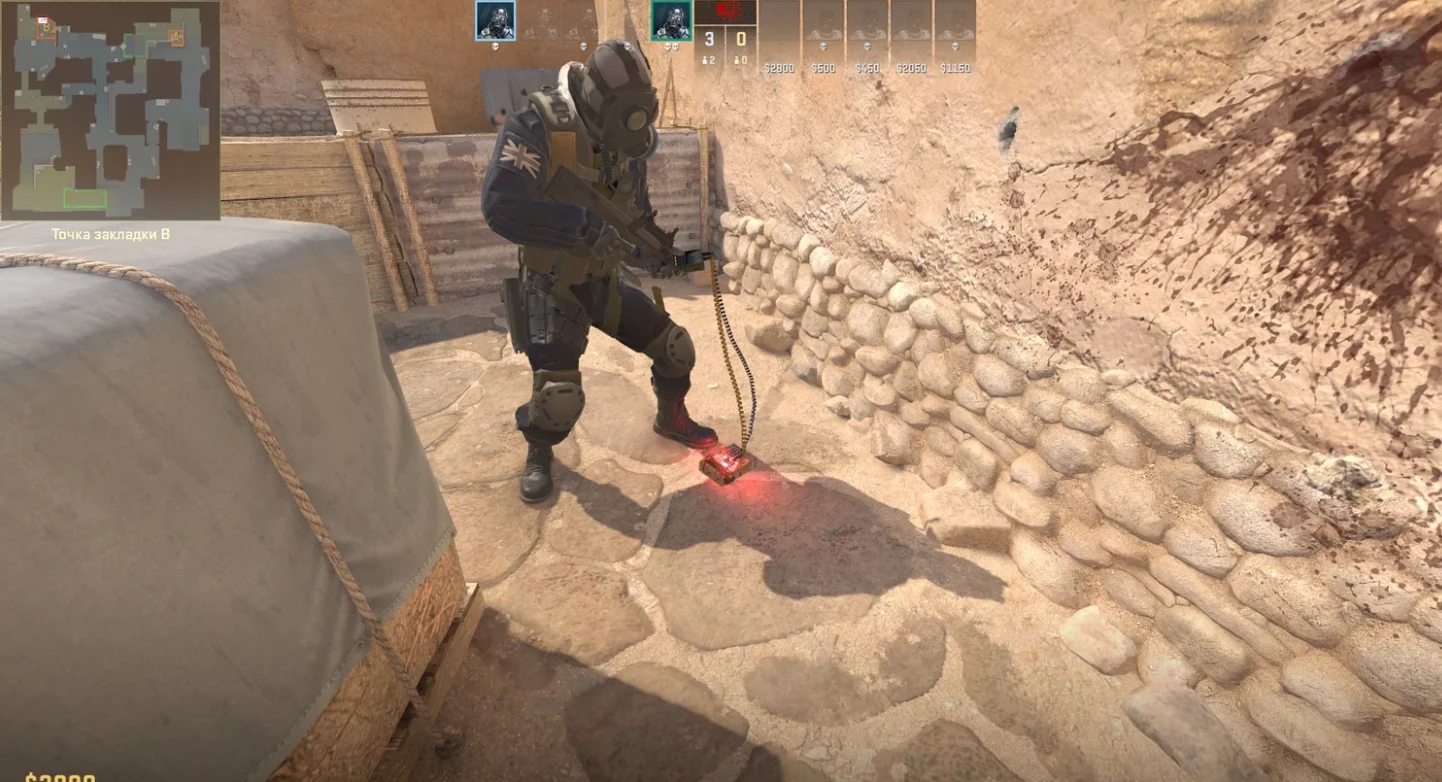Select the blue-framed player avatar
Image resolution: width=1442 pixels, height=782 pixels.
point(495,20)
